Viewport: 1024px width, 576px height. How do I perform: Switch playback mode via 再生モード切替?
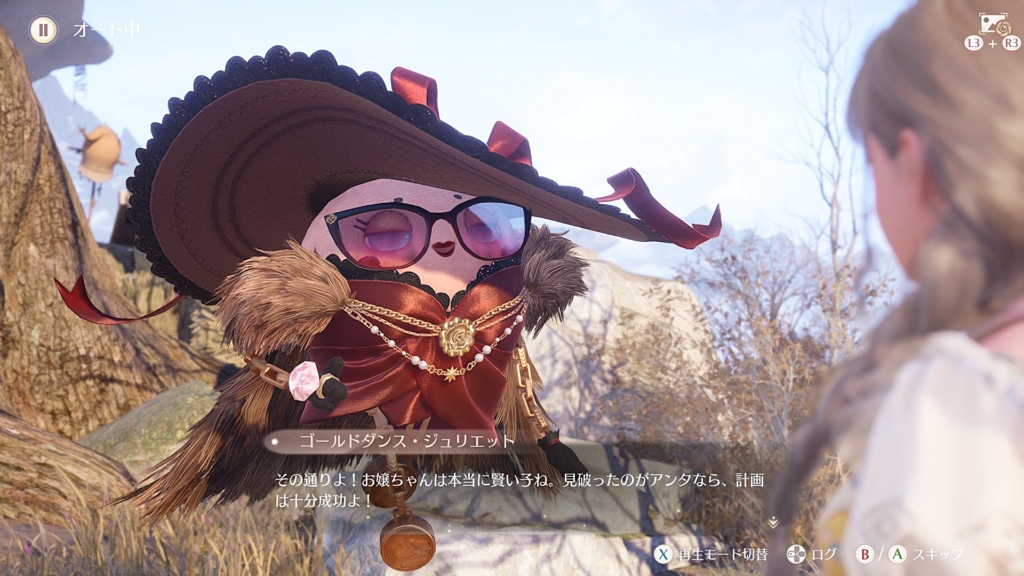(x=711, y=554)
